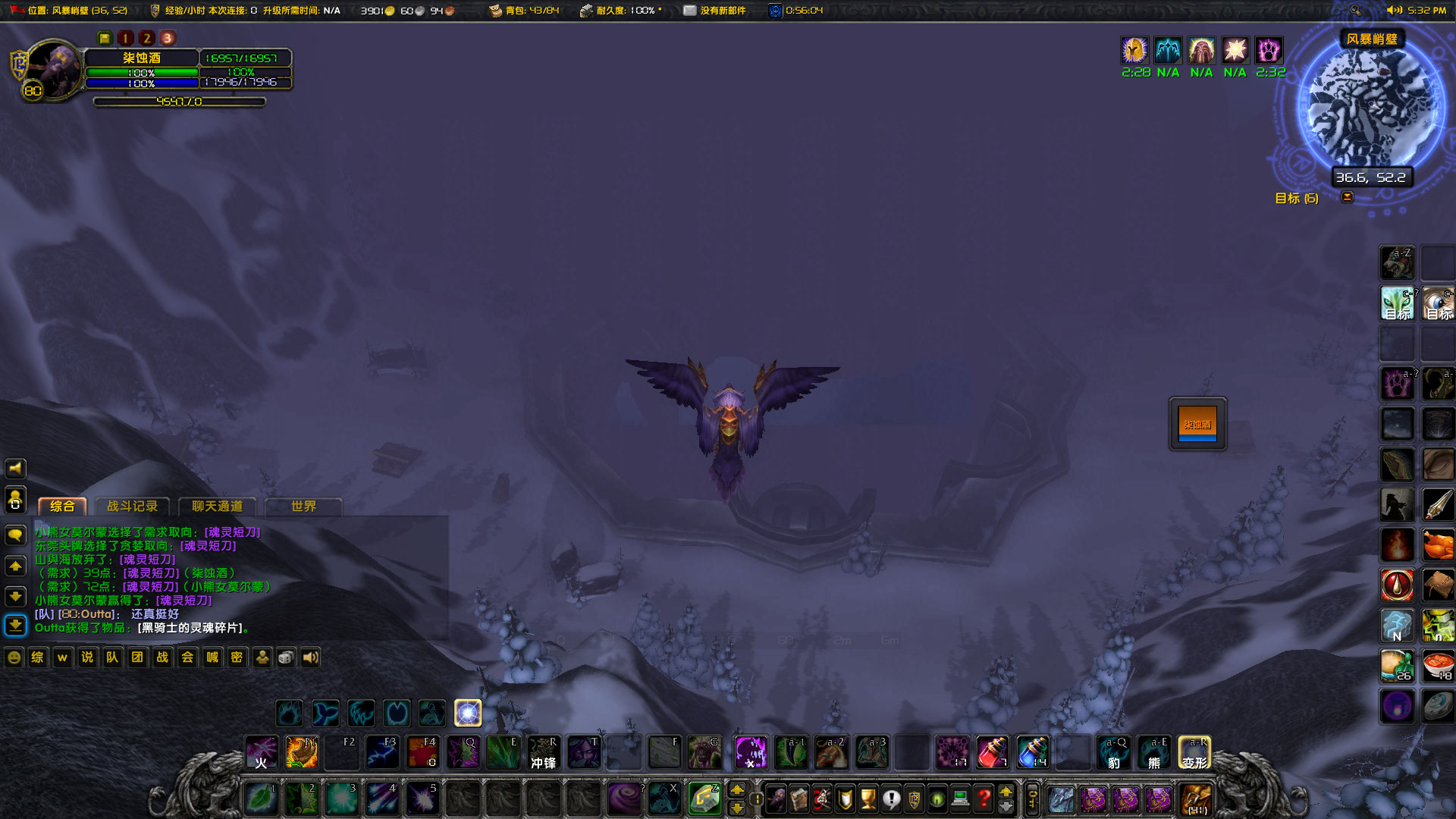Use the 冲锋 charge ability button
Image resolution: width=1456 pixels, height=819 pixels.
[x=543, y=752]
